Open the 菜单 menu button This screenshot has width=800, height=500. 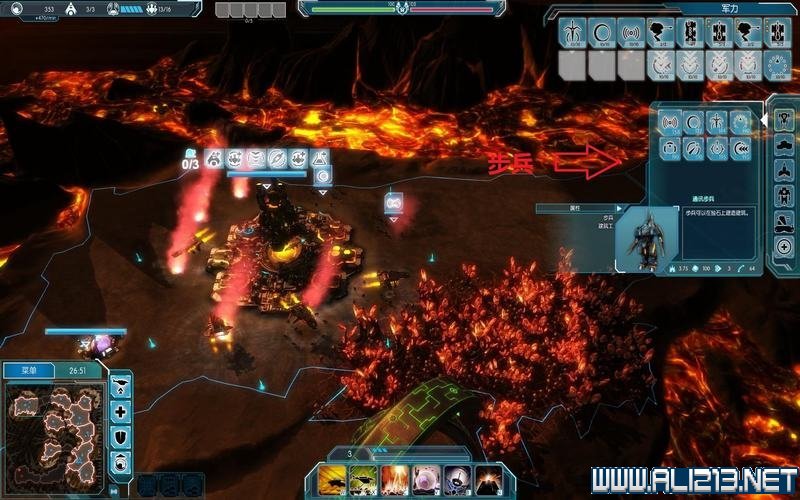pyautogui.click(x=24, y=370)
